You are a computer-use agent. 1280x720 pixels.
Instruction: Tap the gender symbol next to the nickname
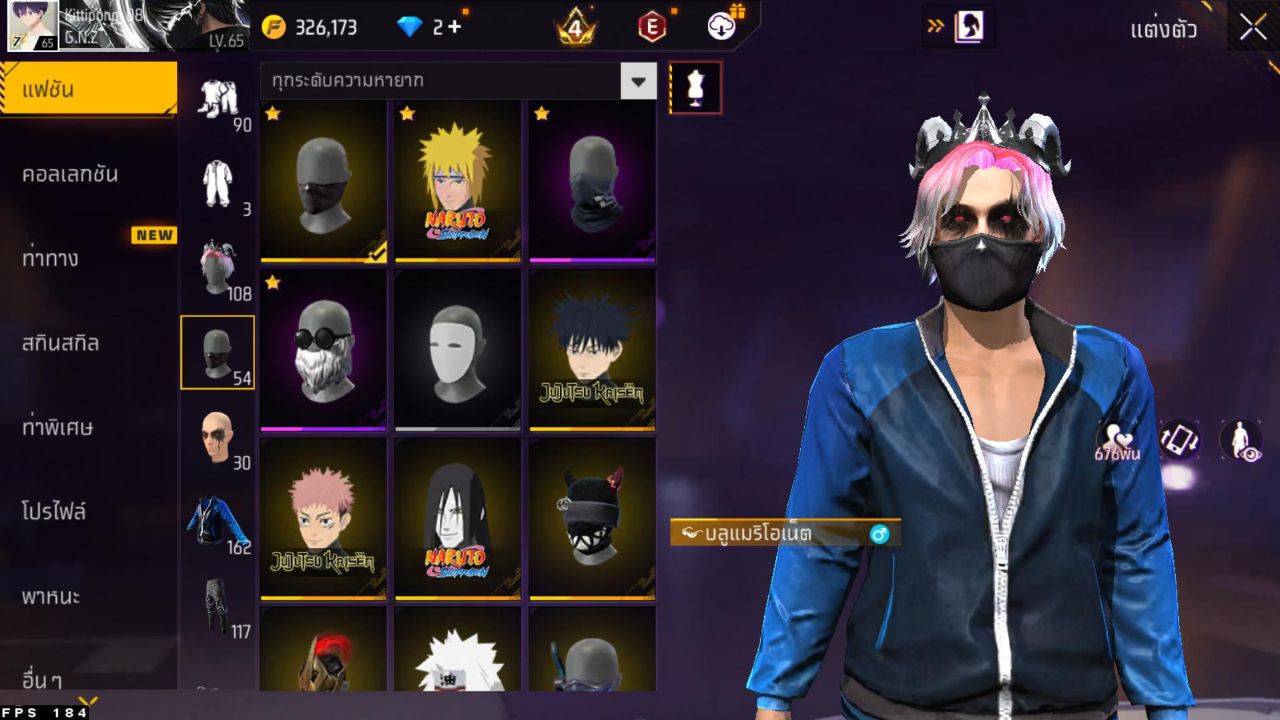point(879,535)
